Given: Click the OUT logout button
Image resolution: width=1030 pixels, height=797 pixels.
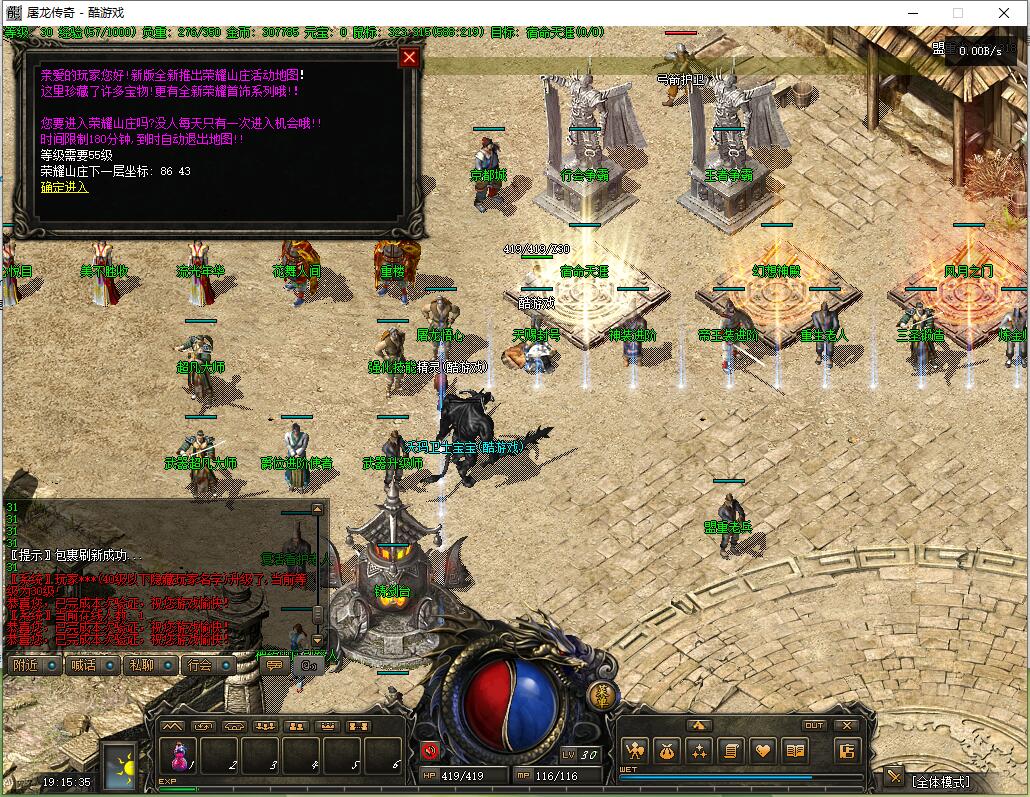Looking at the screenshot, I should click(814, 726).
